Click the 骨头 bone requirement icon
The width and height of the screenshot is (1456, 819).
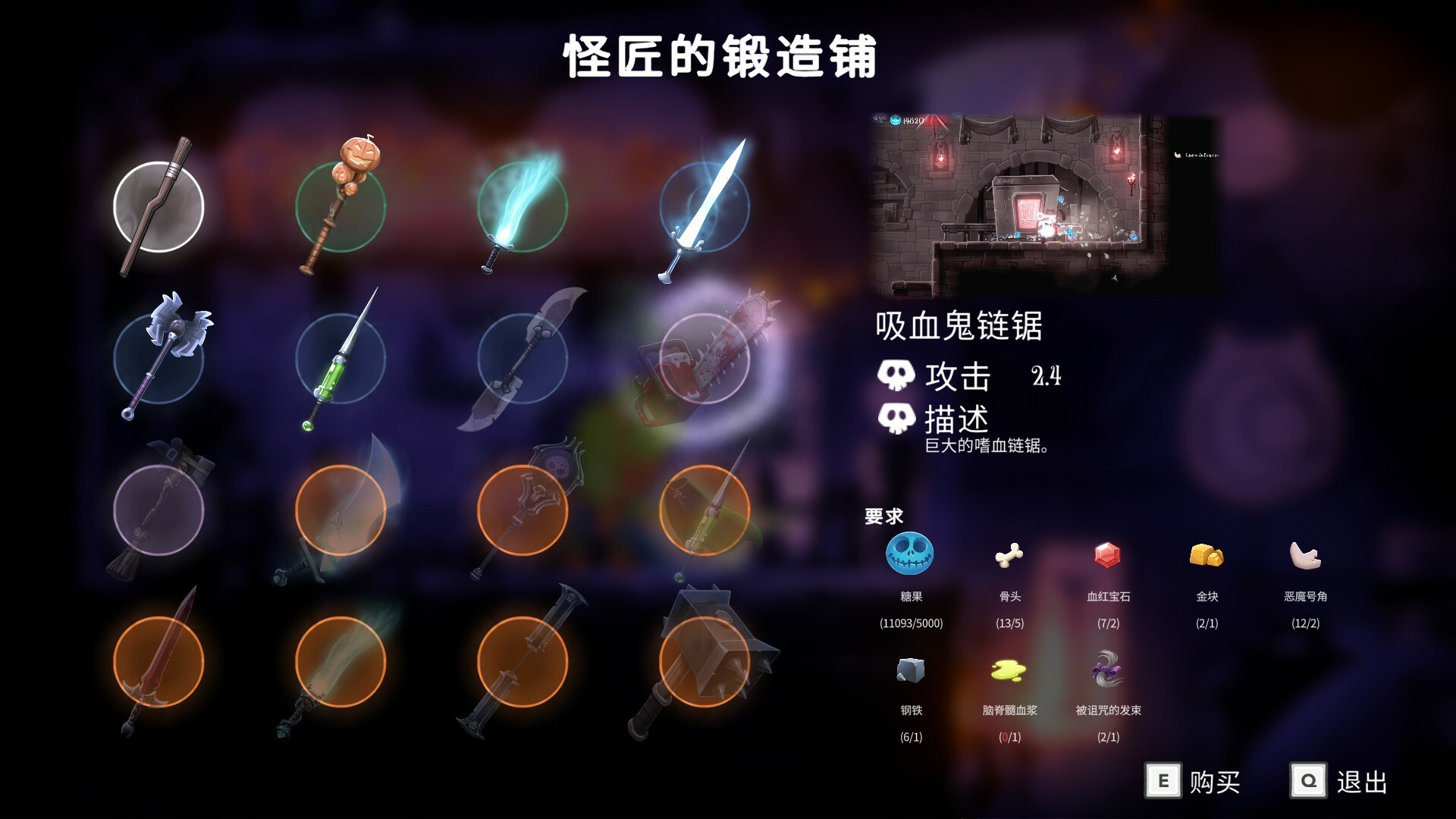click(1009, 556)
